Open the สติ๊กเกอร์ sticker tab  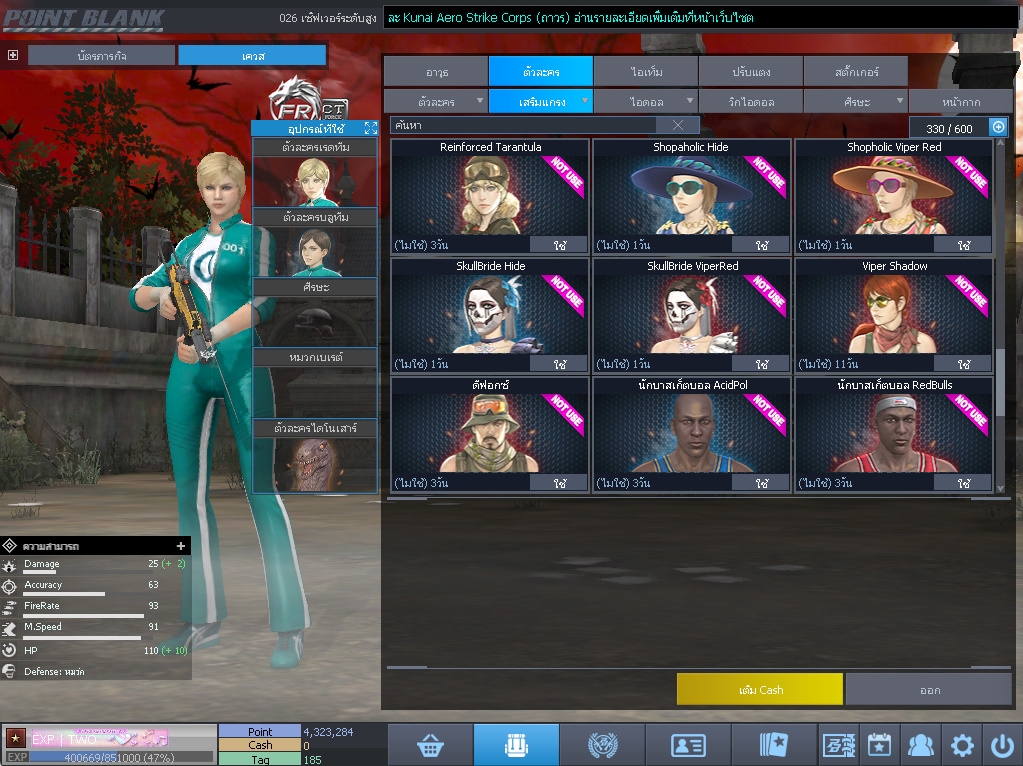coord(855,72)
